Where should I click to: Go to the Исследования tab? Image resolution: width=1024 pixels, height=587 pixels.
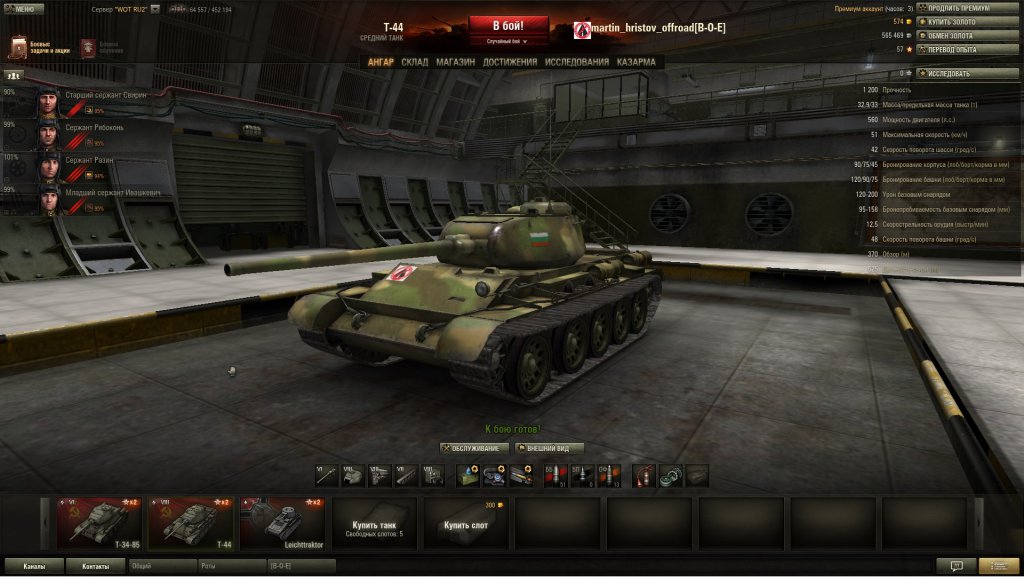[576, 62]
